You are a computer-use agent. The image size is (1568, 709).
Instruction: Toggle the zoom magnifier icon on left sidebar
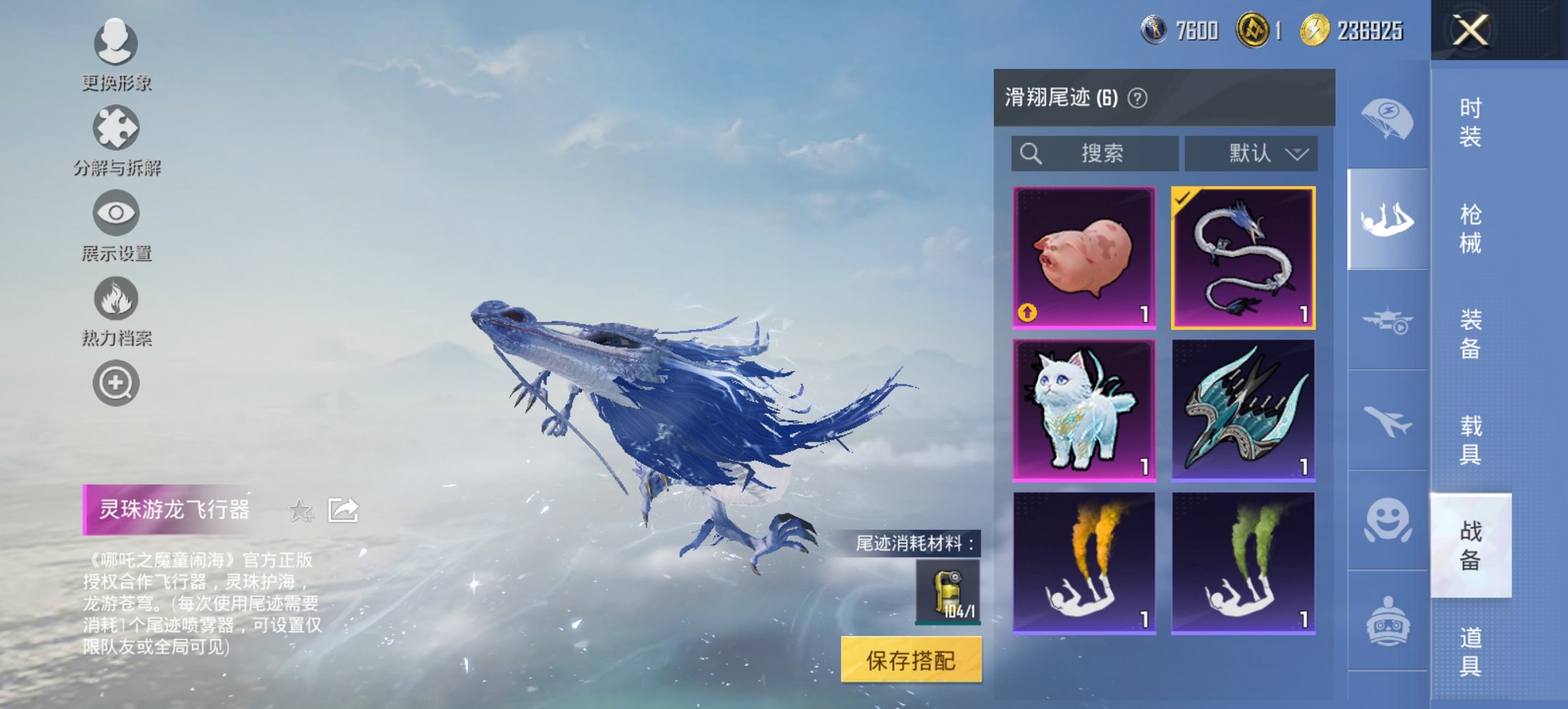(116, 383)
